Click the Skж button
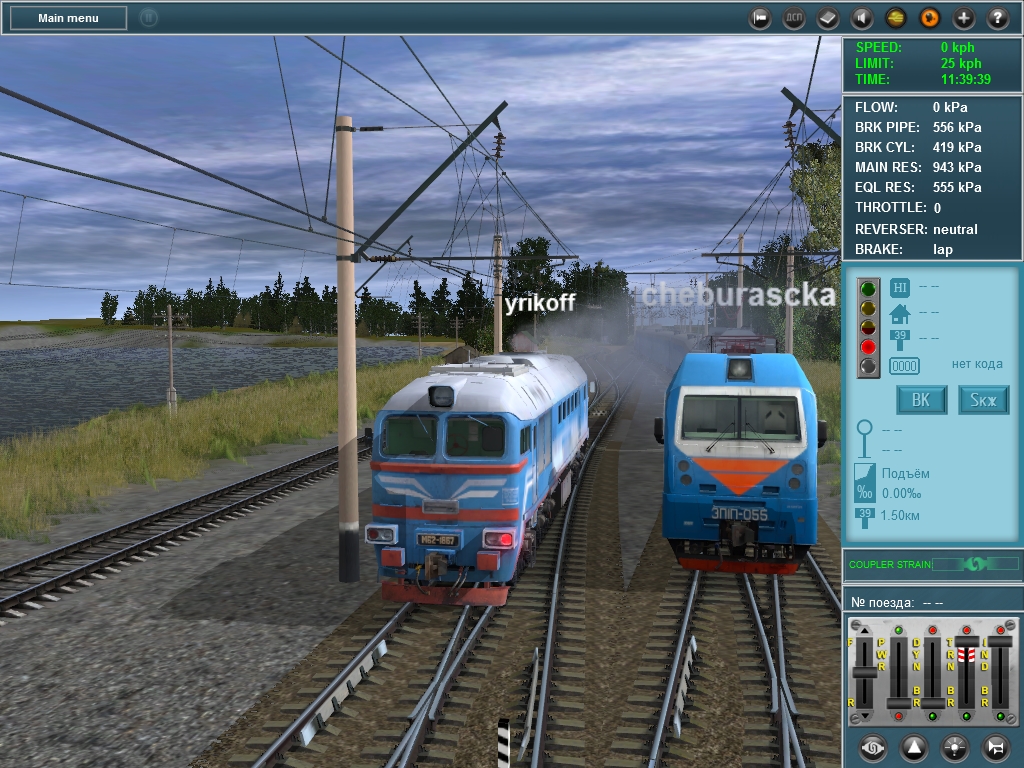Screen dimensions: 1024x768 [x=984, y=401]
